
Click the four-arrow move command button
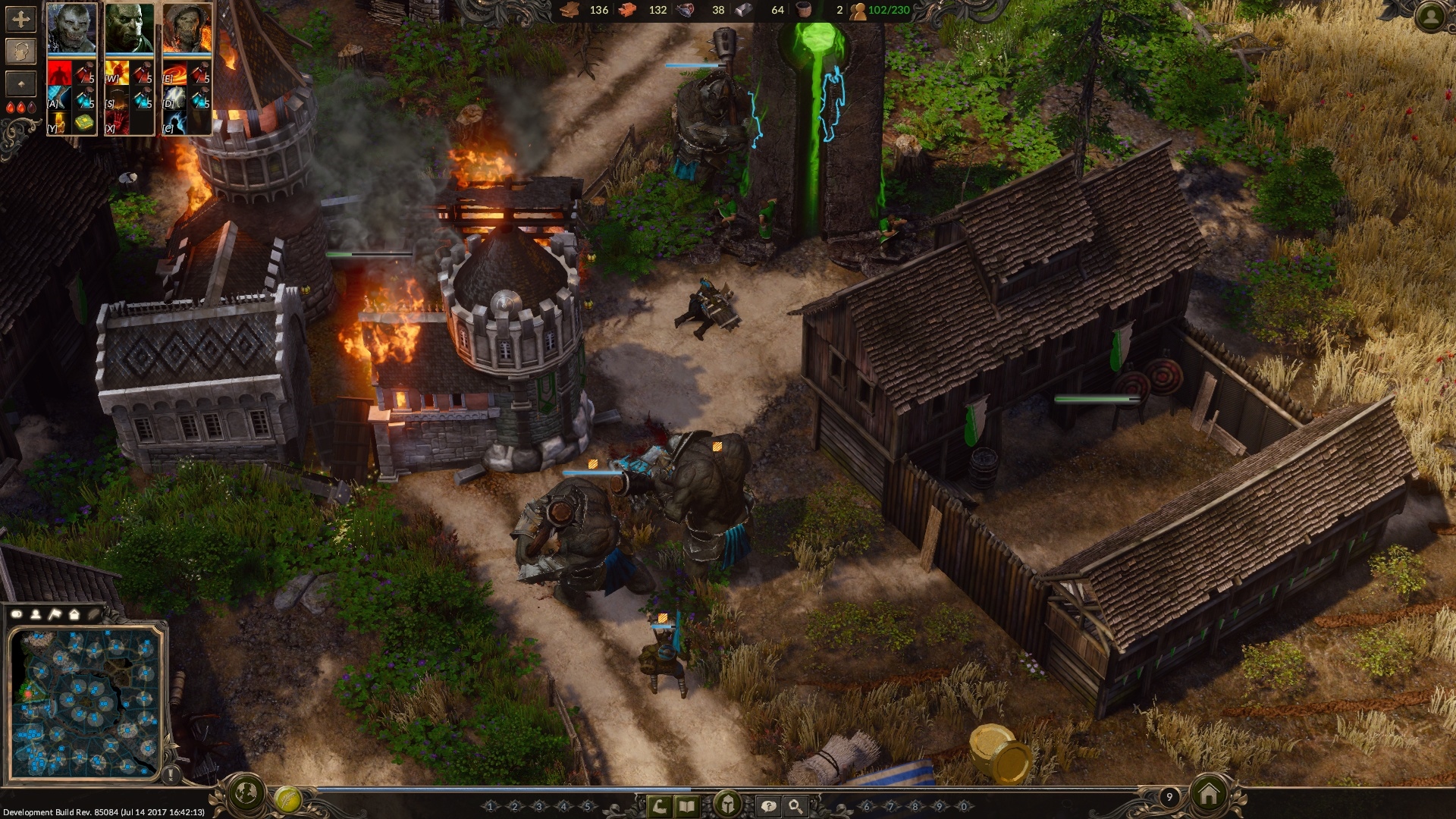20,19
